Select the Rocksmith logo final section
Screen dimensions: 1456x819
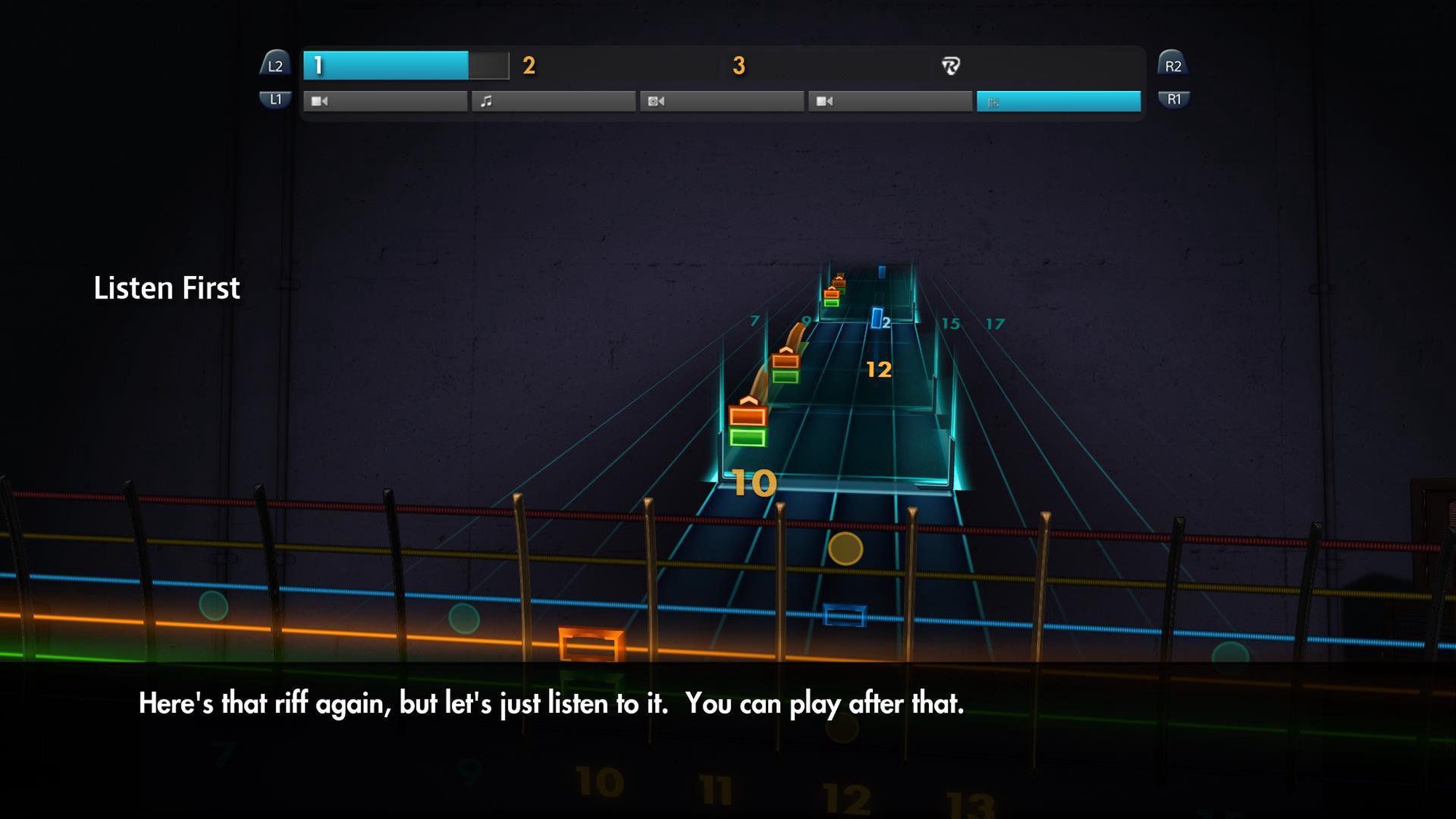coord(951,66)
